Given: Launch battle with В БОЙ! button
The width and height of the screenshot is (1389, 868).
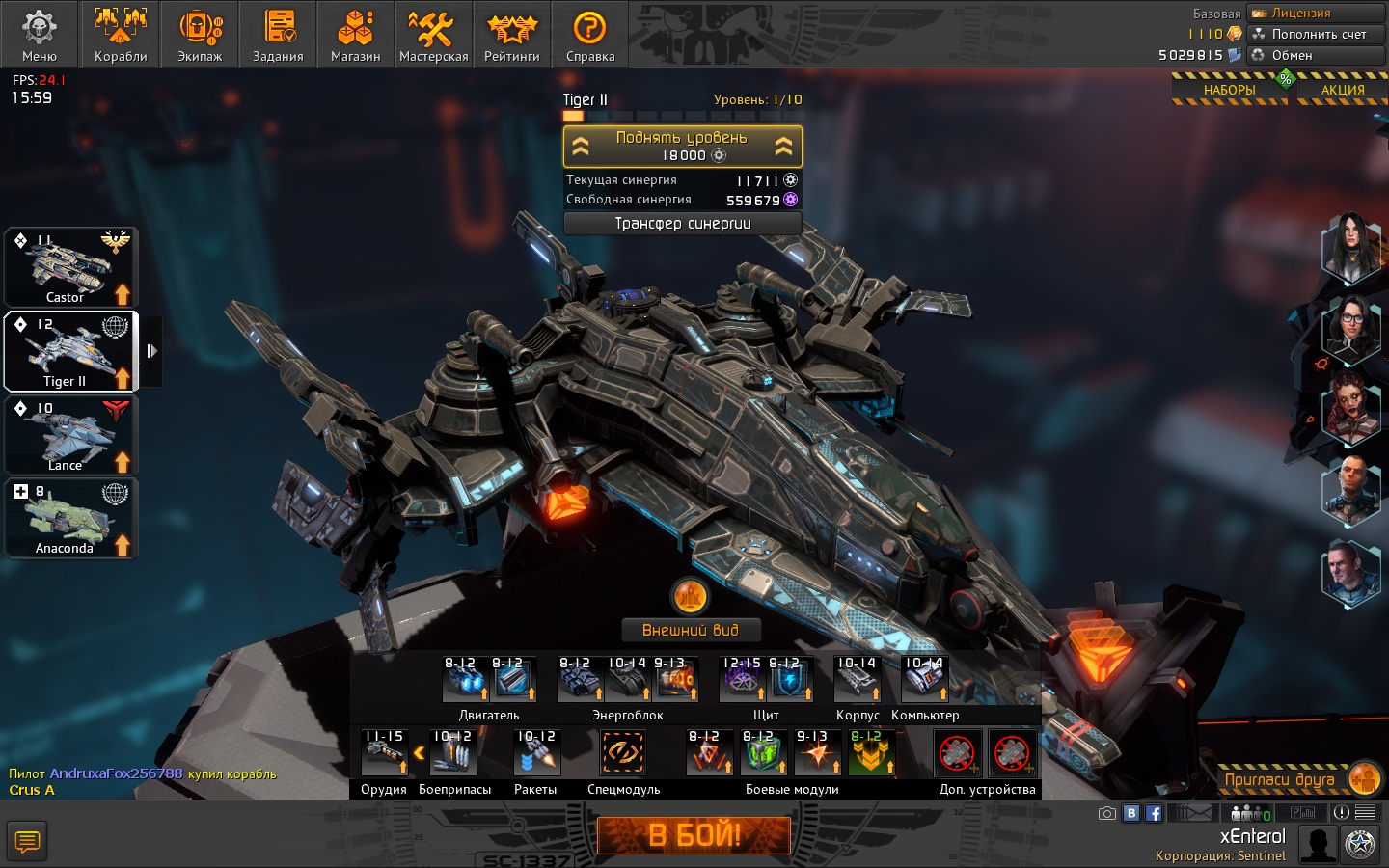Looking at the screenshot, I should coord(694,835).
